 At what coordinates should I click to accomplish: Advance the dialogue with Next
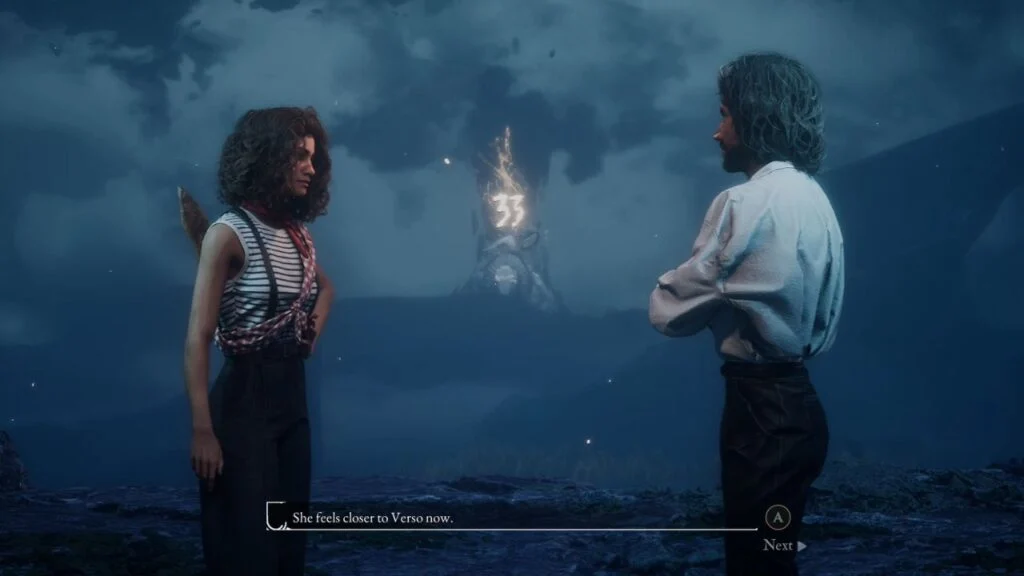click(783, 545)
